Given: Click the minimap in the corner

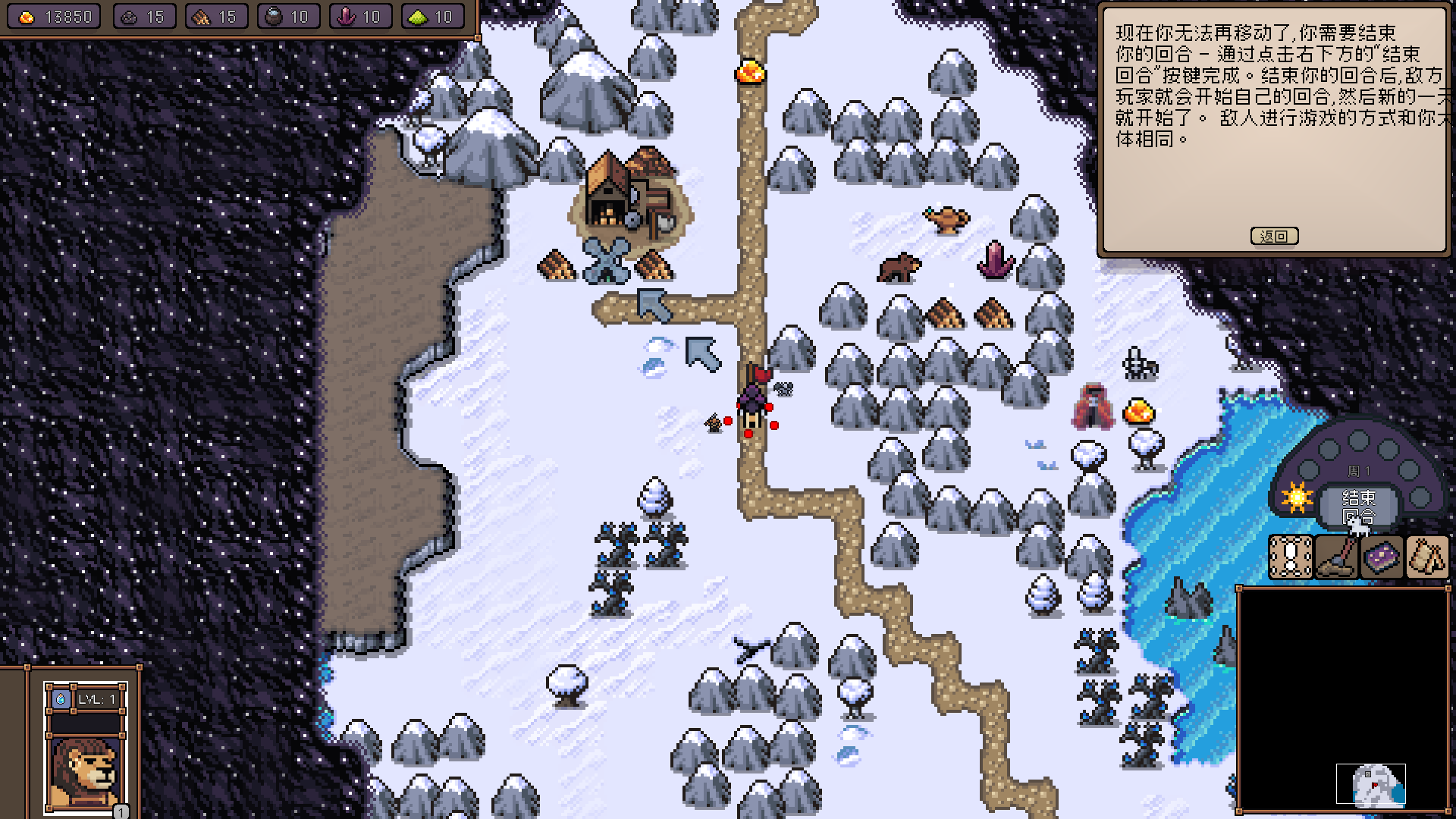Looking at the screenshot, I should 1370,784.
